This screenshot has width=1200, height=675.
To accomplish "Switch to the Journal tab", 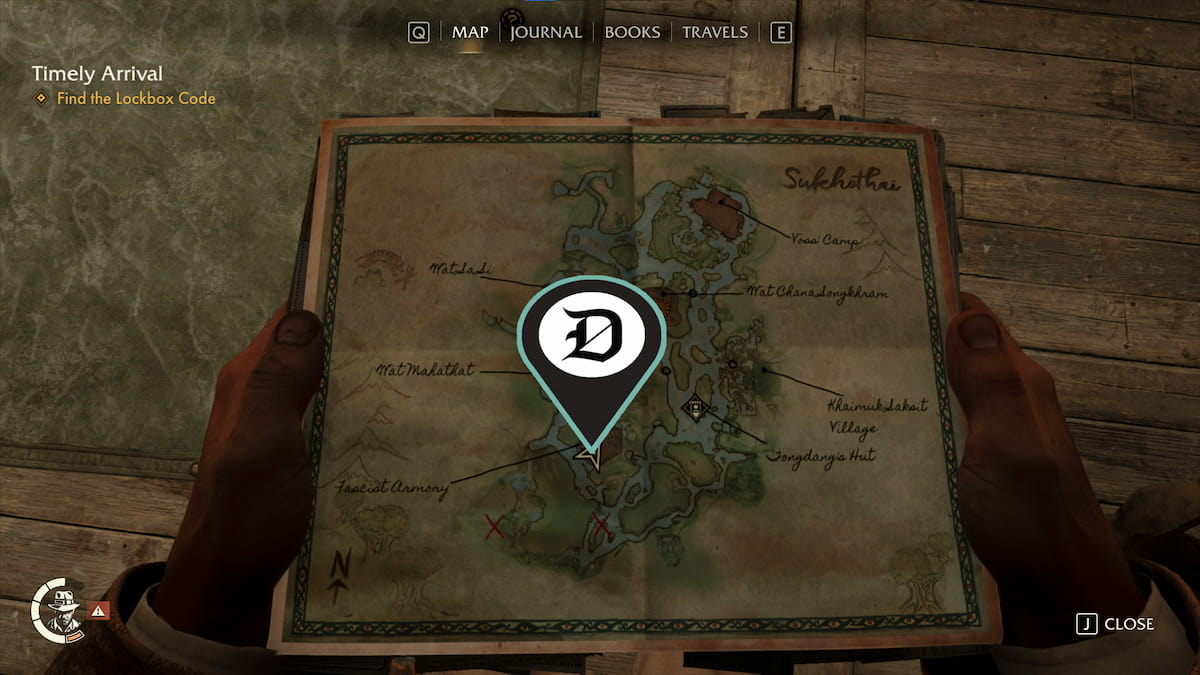I will tap(546, 32).
